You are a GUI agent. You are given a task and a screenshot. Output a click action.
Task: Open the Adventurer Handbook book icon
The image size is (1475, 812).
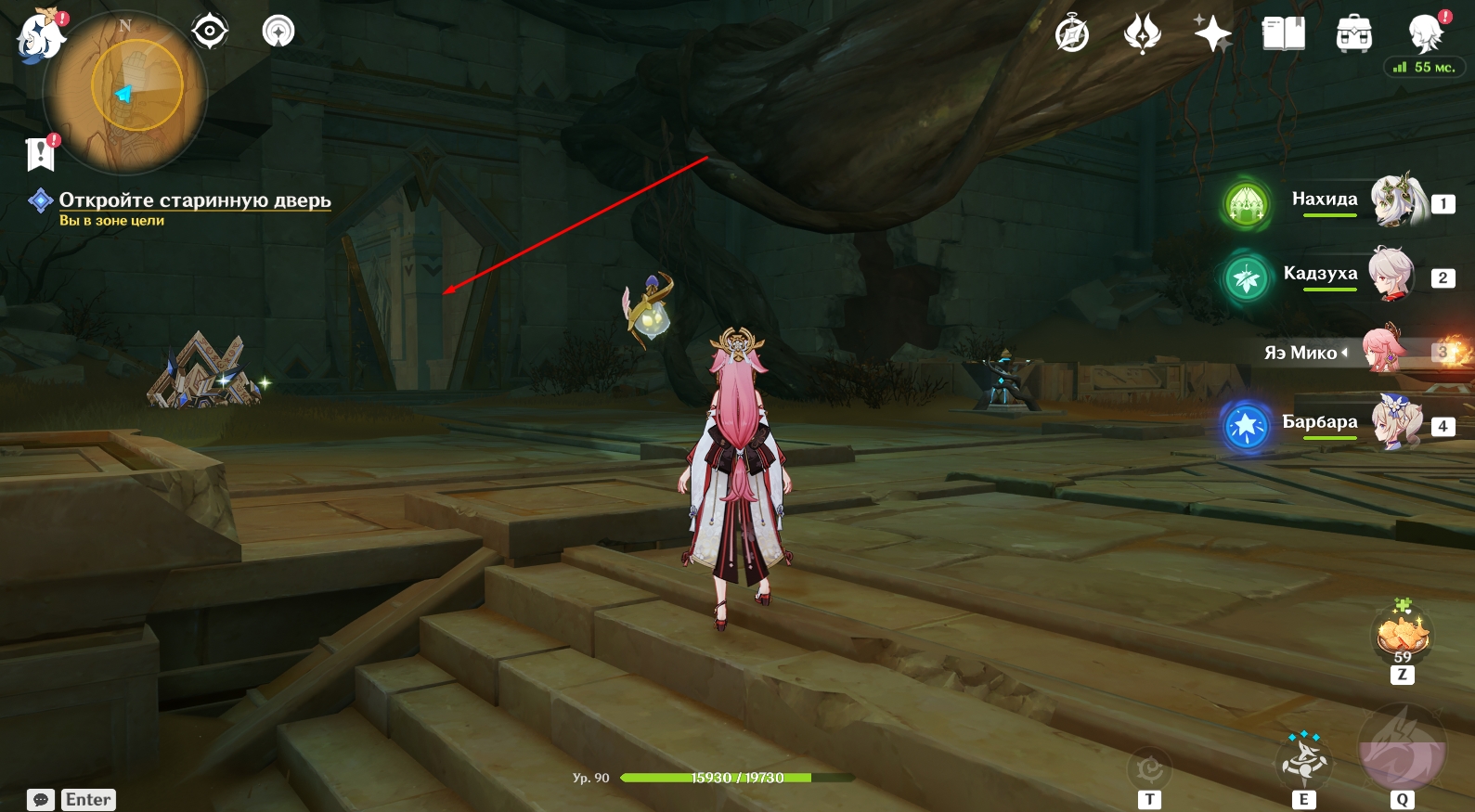(x=1284, y=34)
